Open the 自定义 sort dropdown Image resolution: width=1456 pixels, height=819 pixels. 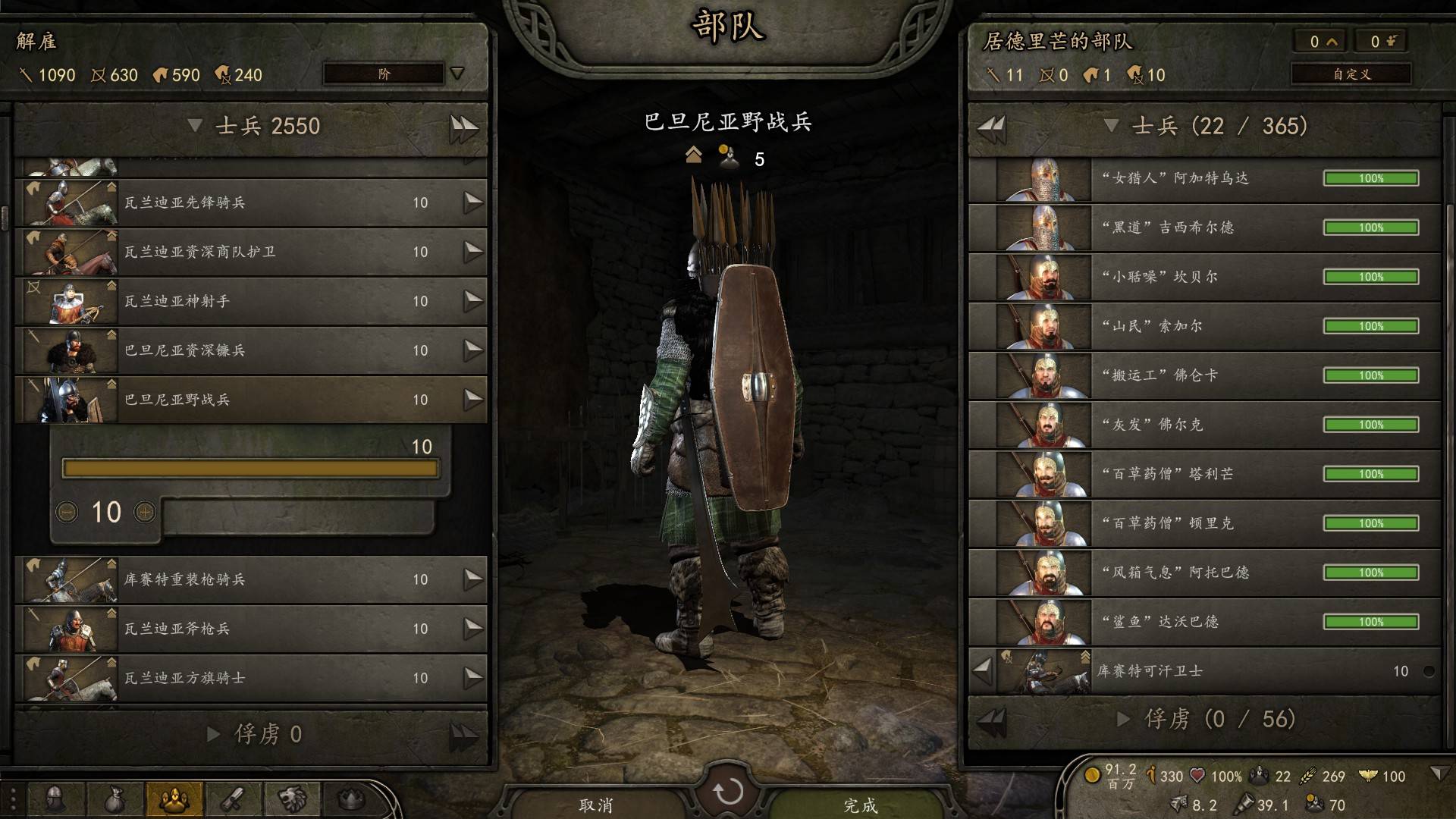1351,74
